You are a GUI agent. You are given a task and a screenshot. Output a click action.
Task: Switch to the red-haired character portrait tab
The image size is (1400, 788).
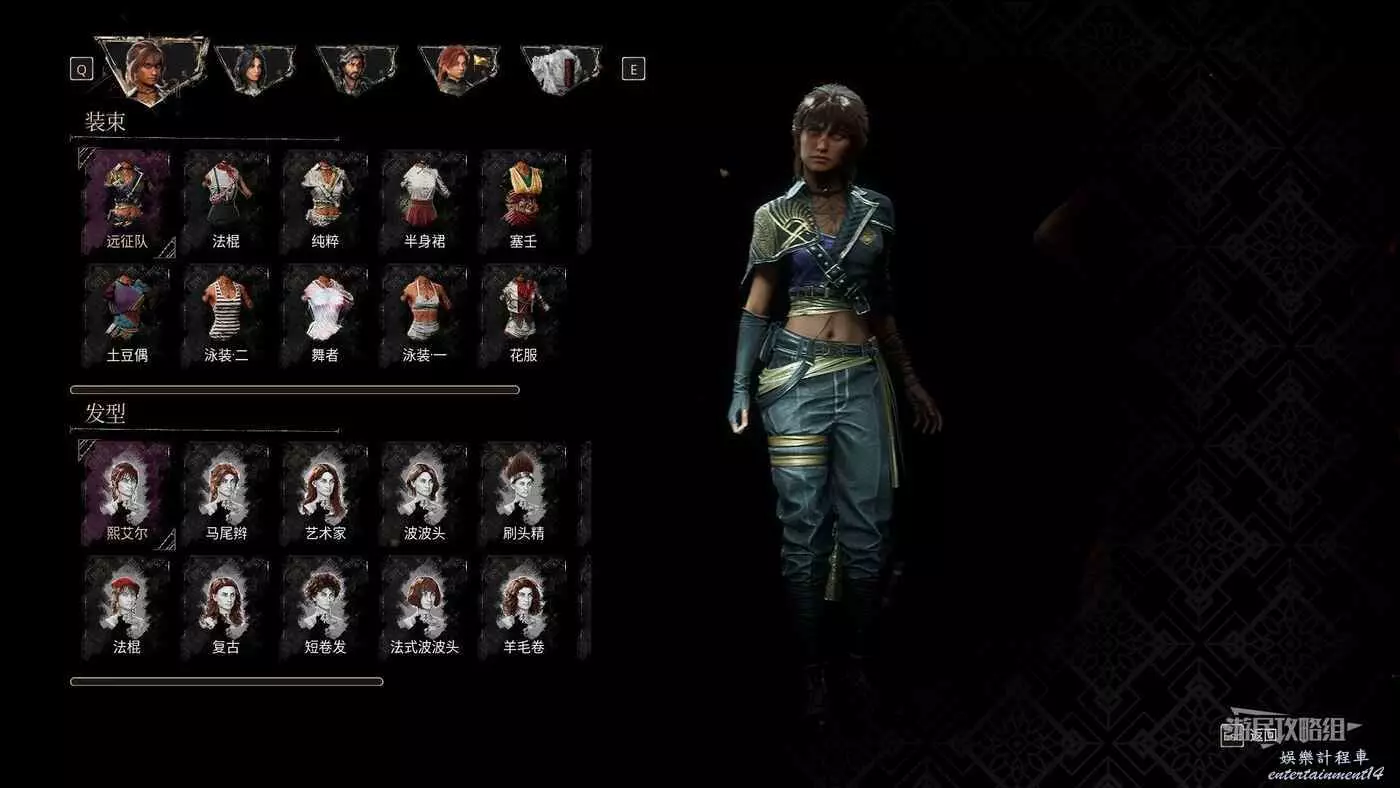(x=456, y=69)
